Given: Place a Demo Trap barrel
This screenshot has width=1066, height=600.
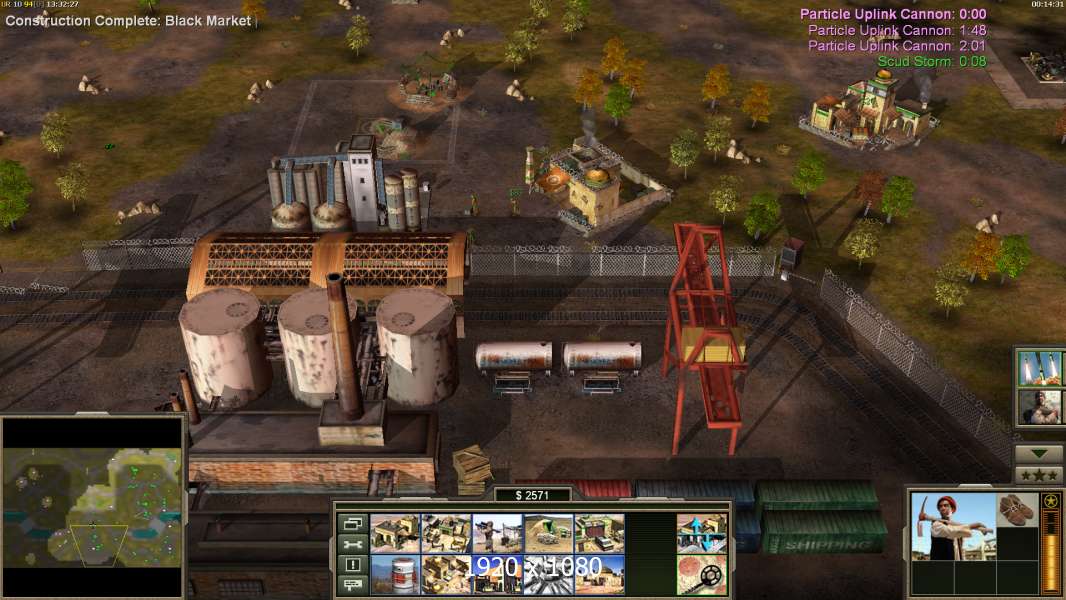Looking at the screenshot, I should pyautogui.click(x=395, y=574).
